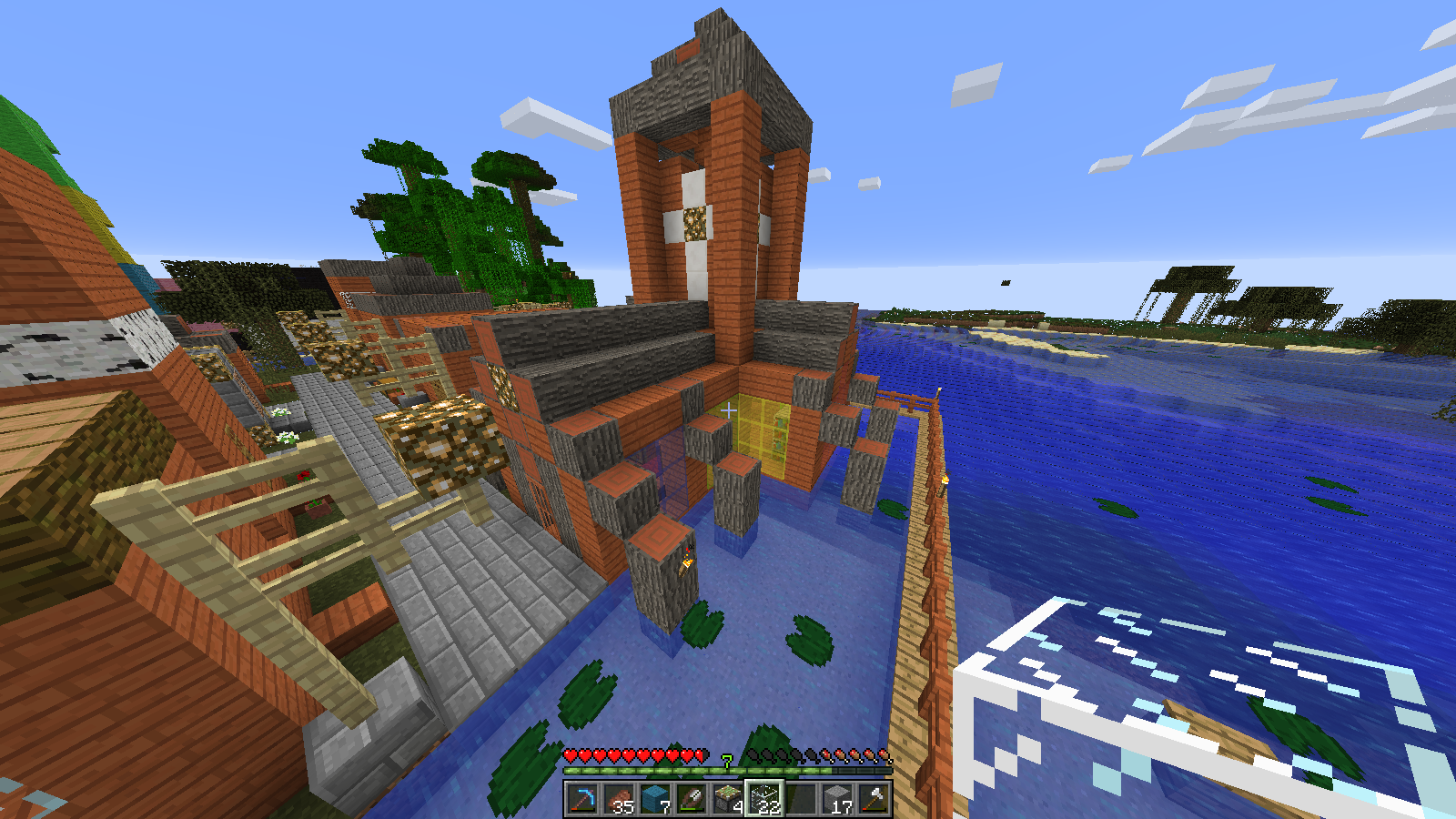Select the meat stack of 35
Screen dimensions: 1456x819
point(619,800)
